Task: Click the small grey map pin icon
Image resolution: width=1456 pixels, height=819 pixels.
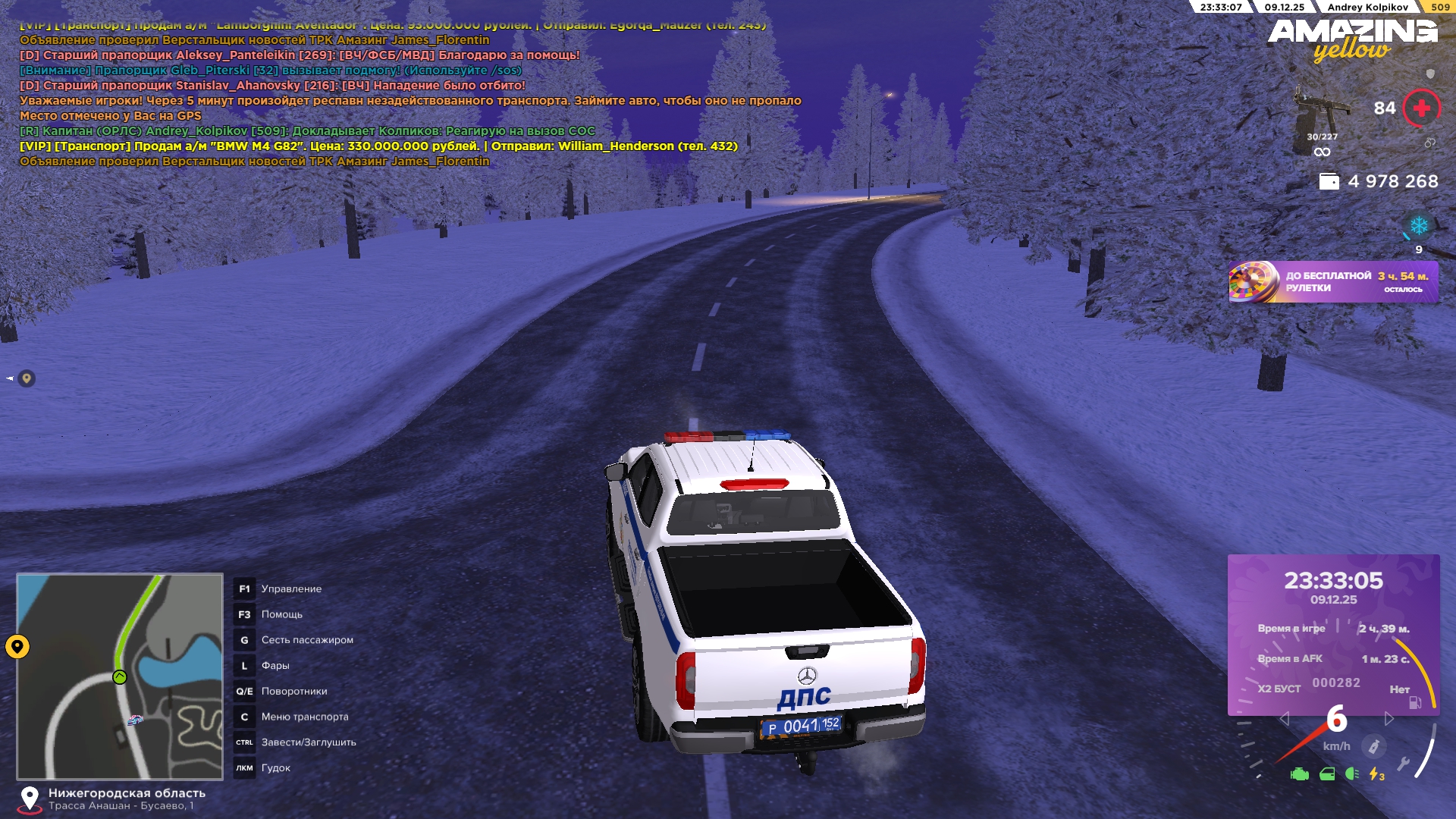Action: point(27,378)
